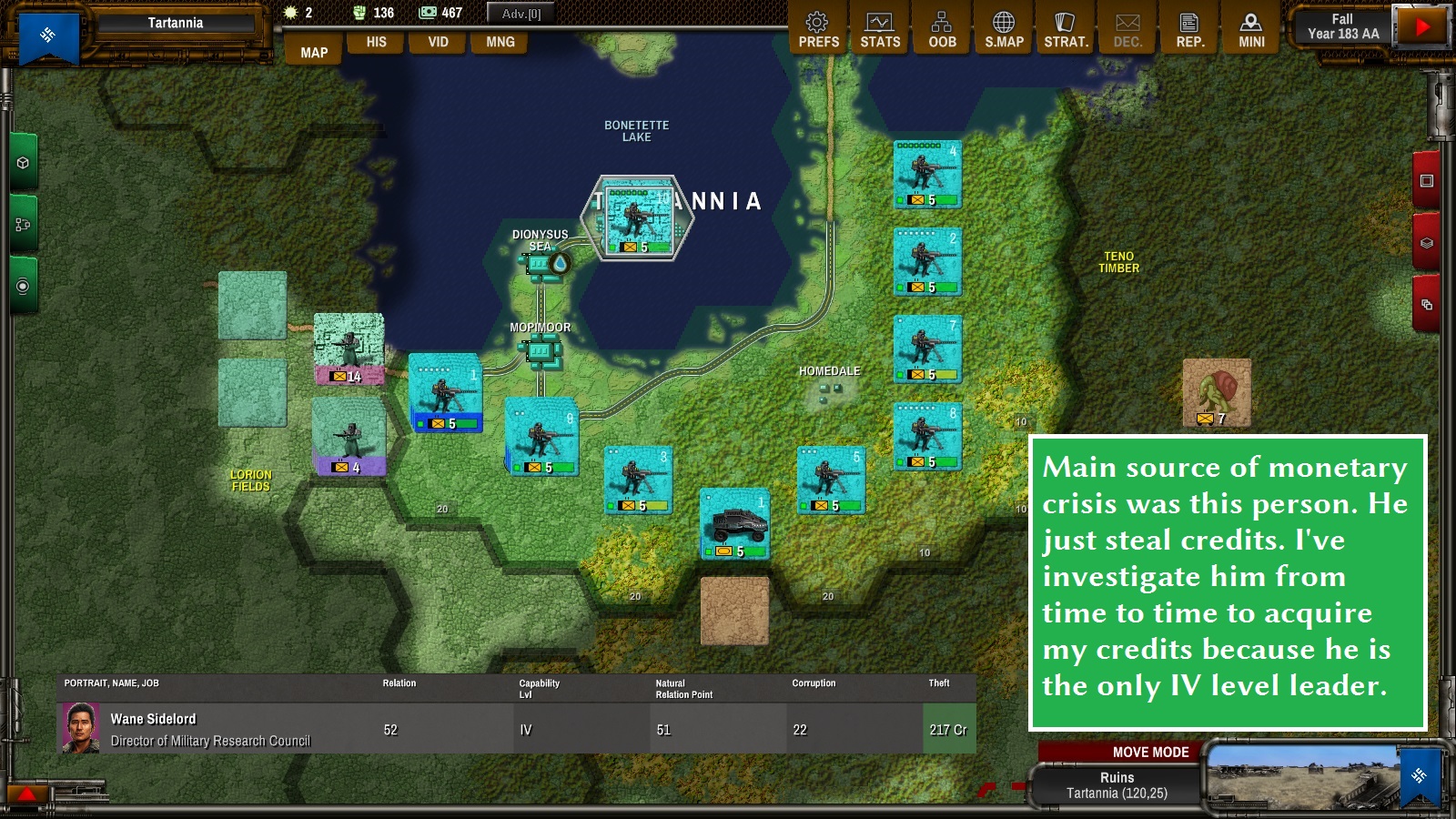Open the MNG management tab
Viewport: 1456px width, 819px height.
click(x=500, y=42)
